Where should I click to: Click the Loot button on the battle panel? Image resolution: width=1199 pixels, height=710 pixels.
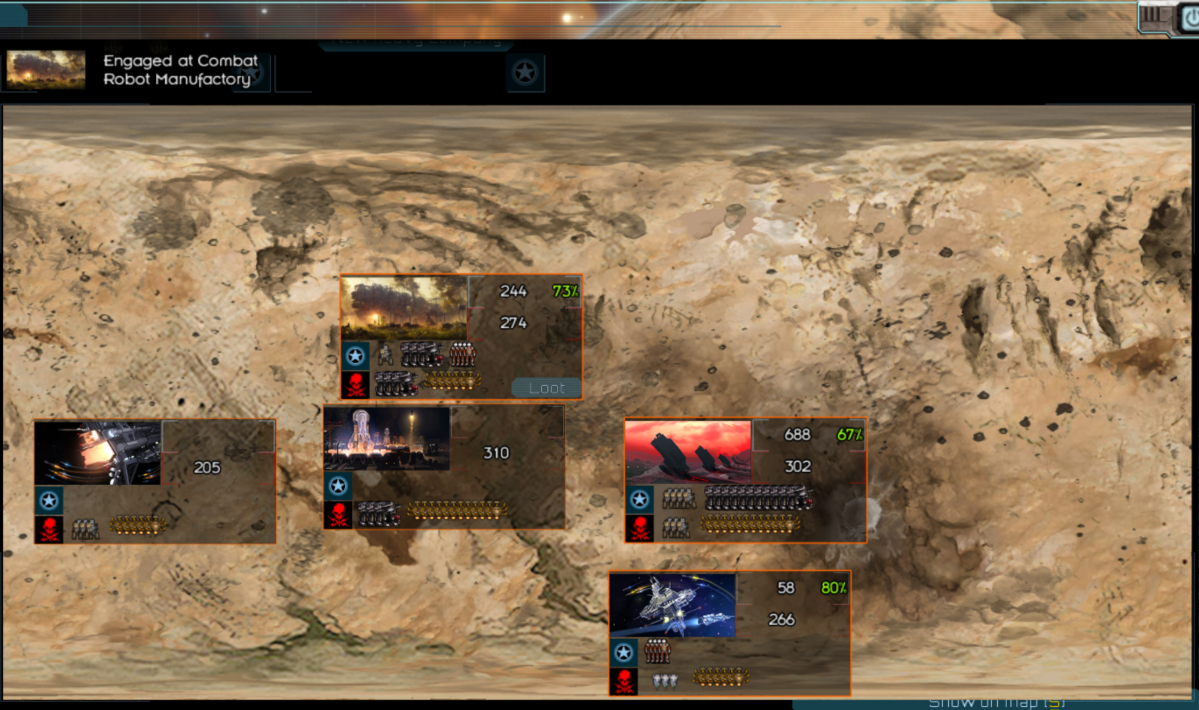tap(546, 388)
